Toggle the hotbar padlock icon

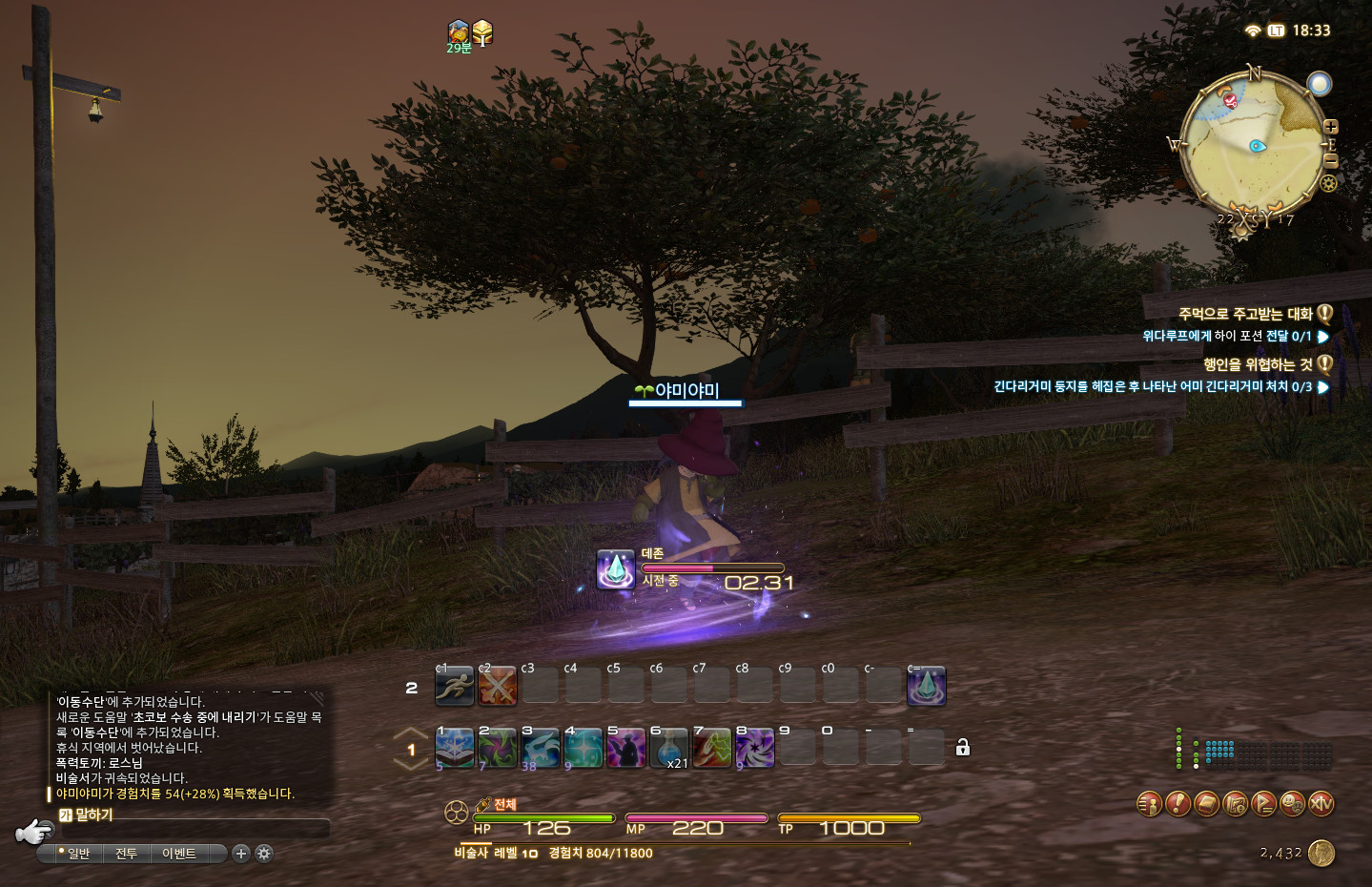(963, 748)
